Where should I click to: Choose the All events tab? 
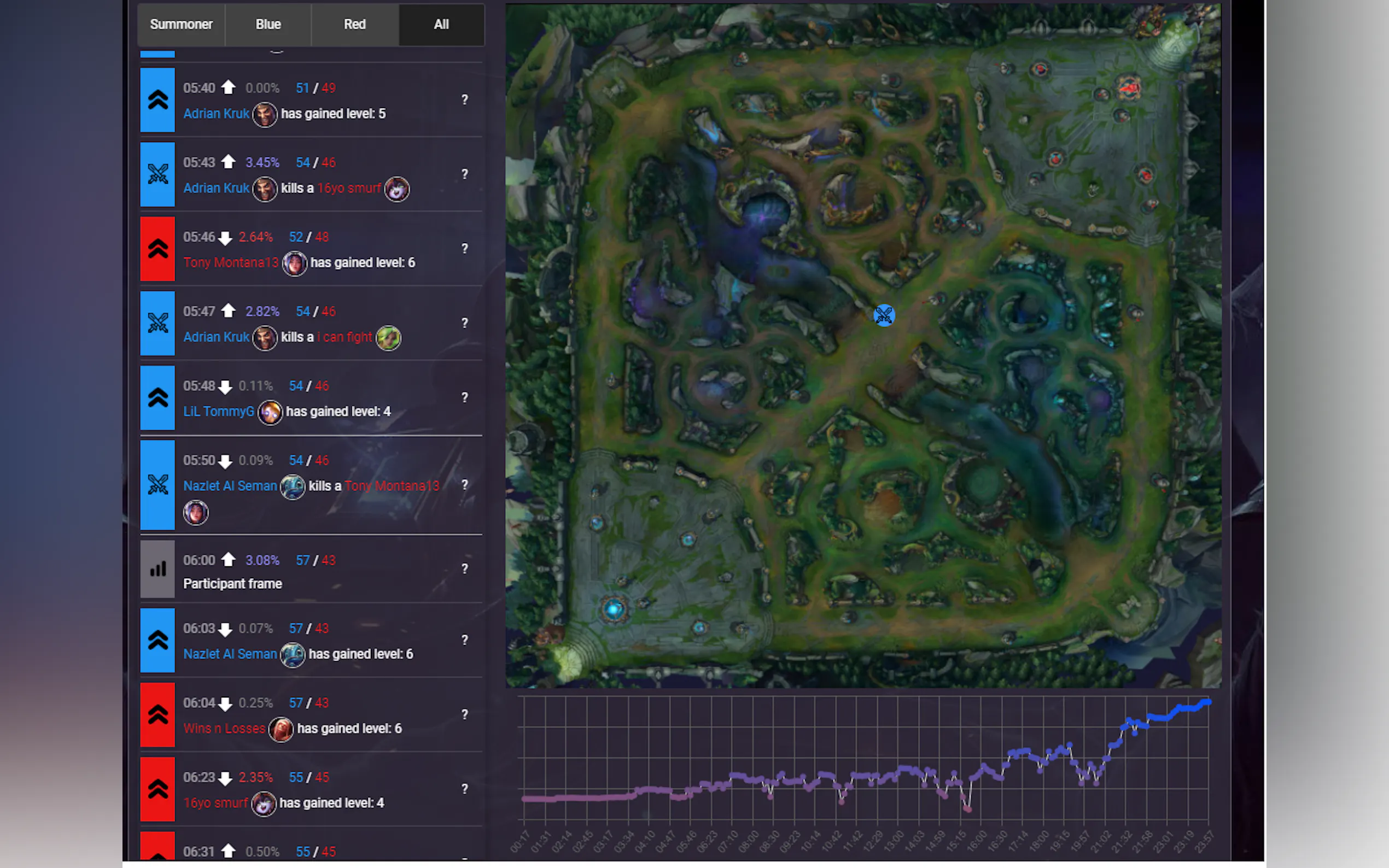point(441,25)
